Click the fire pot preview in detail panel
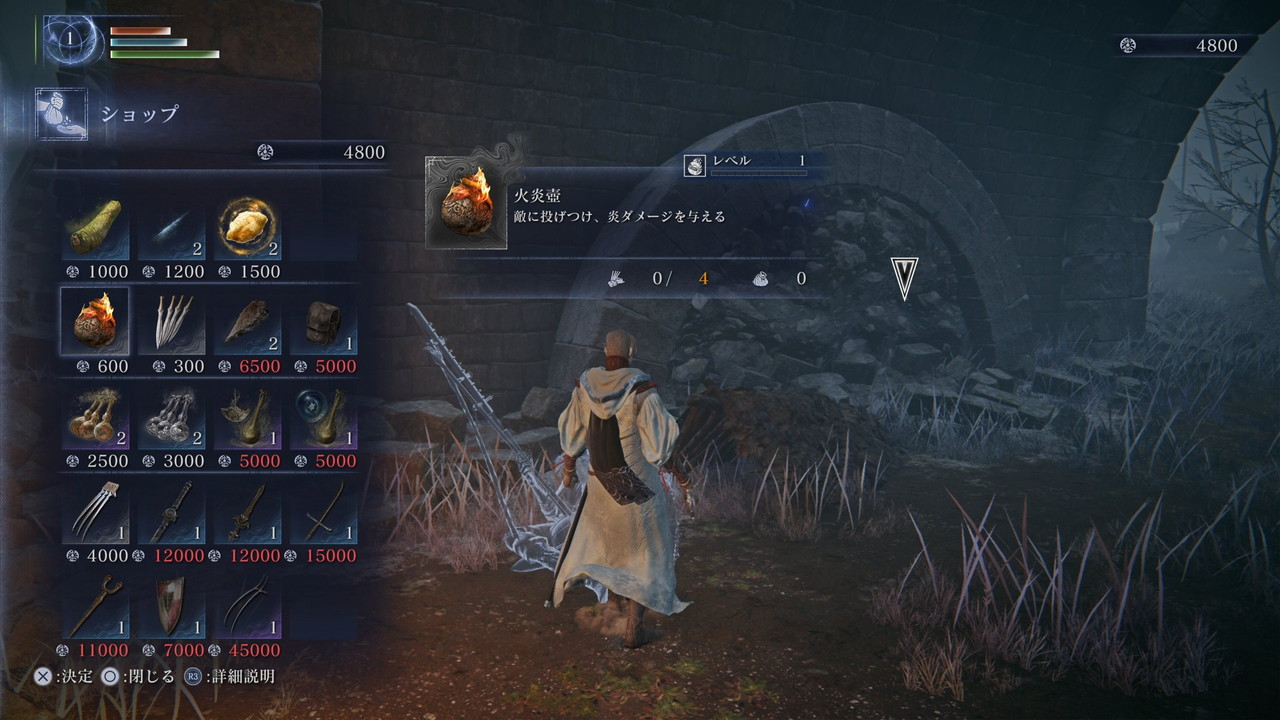The image size is (1280, 720). 466,203
